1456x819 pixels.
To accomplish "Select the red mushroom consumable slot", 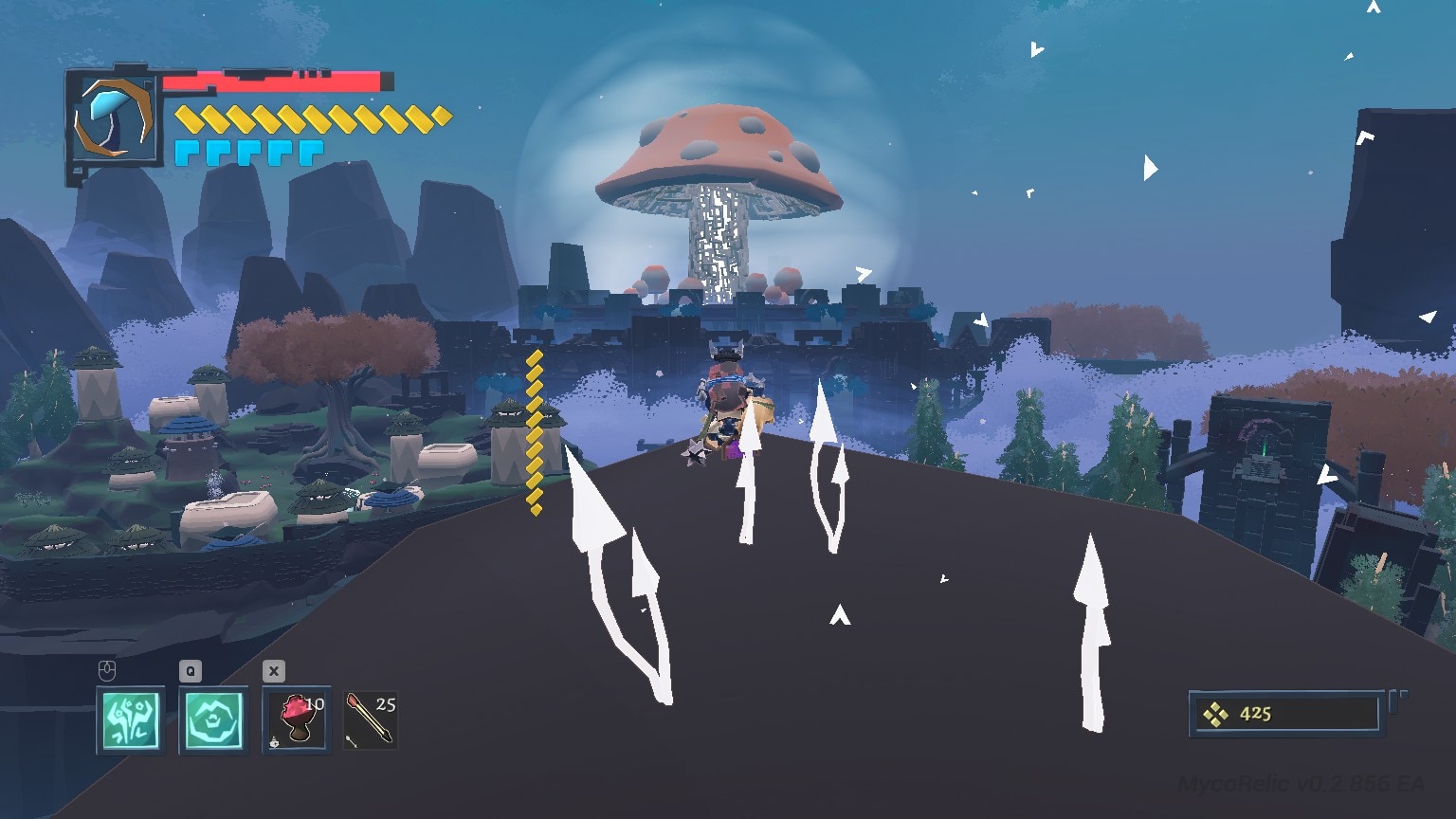I will click(297, 720).
